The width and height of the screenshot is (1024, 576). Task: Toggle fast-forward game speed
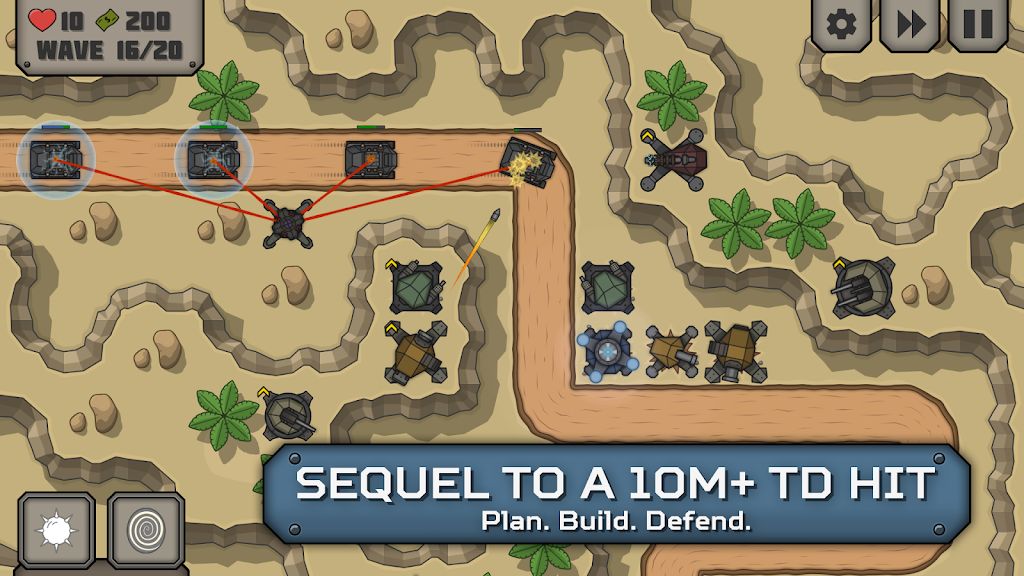[909, 24]
